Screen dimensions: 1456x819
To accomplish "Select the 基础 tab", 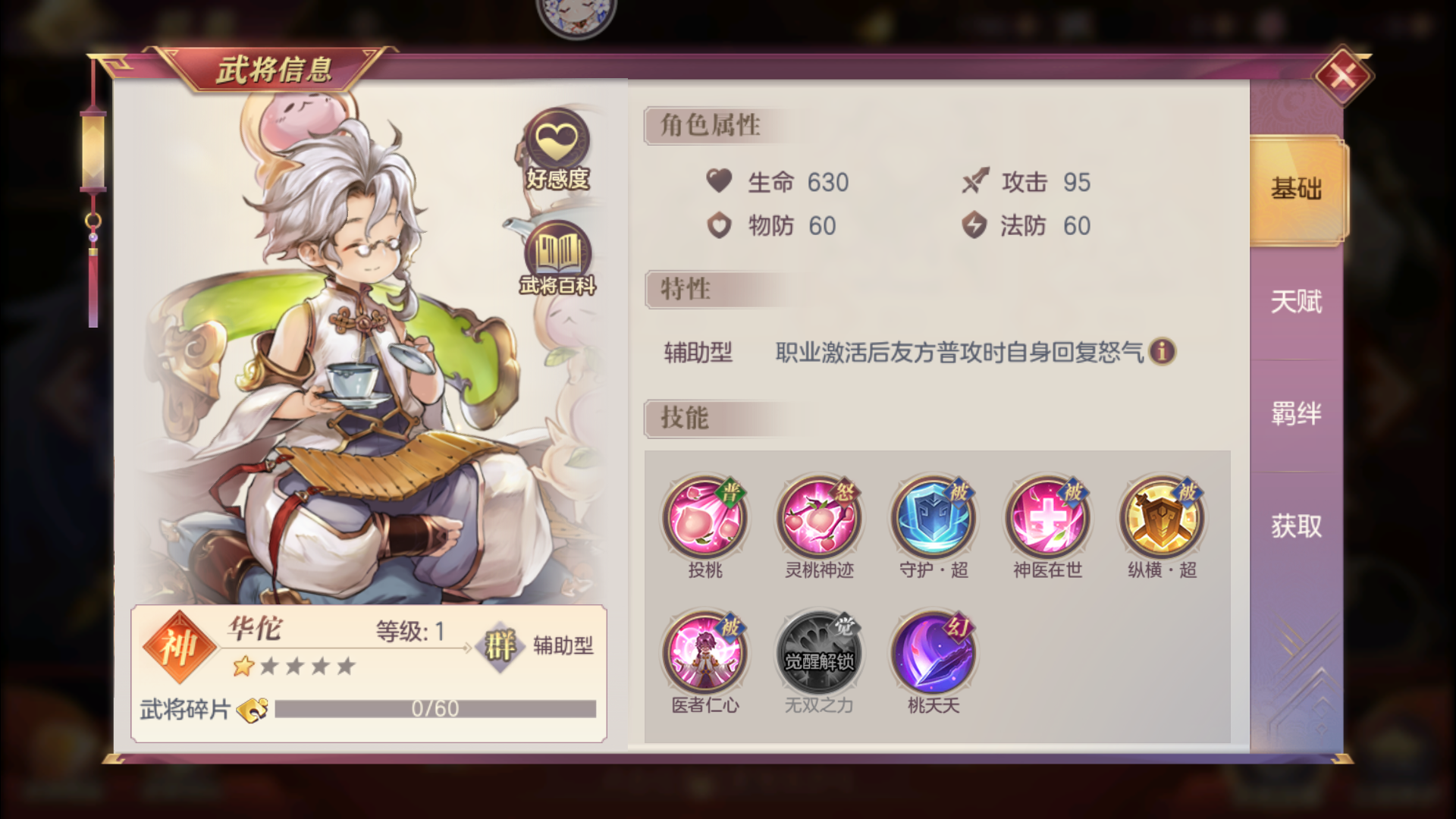I will coord(1297,190).
